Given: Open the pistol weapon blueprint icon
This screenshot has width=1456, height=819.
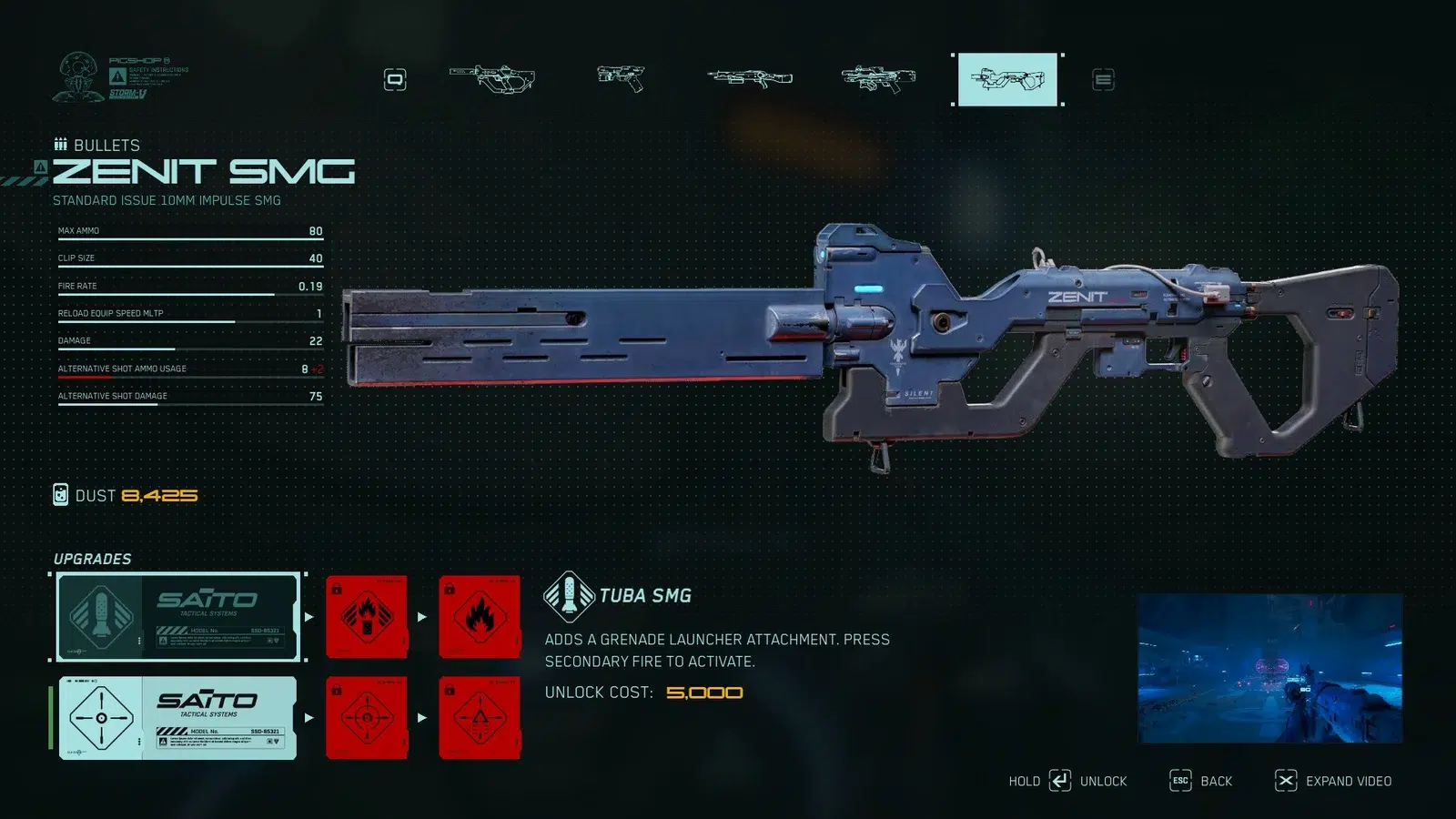Looking at the screenshot, I should [621, 79].
